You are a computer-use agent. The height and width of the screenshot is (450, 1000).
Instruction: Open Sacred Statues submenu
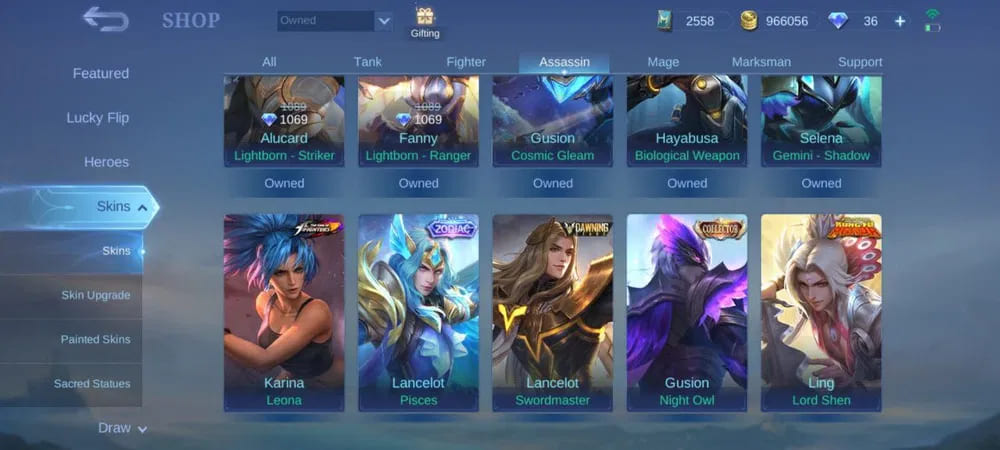[92, 384]
